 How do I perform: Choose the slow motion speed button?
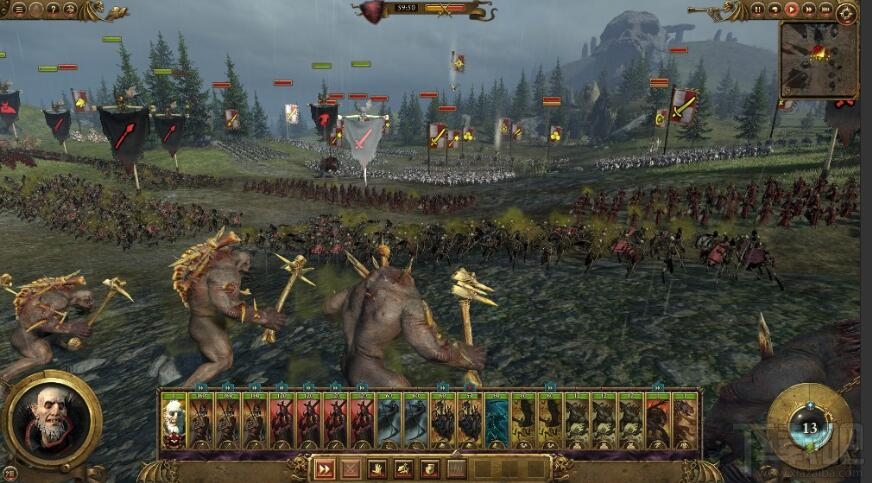coord(774,10)
